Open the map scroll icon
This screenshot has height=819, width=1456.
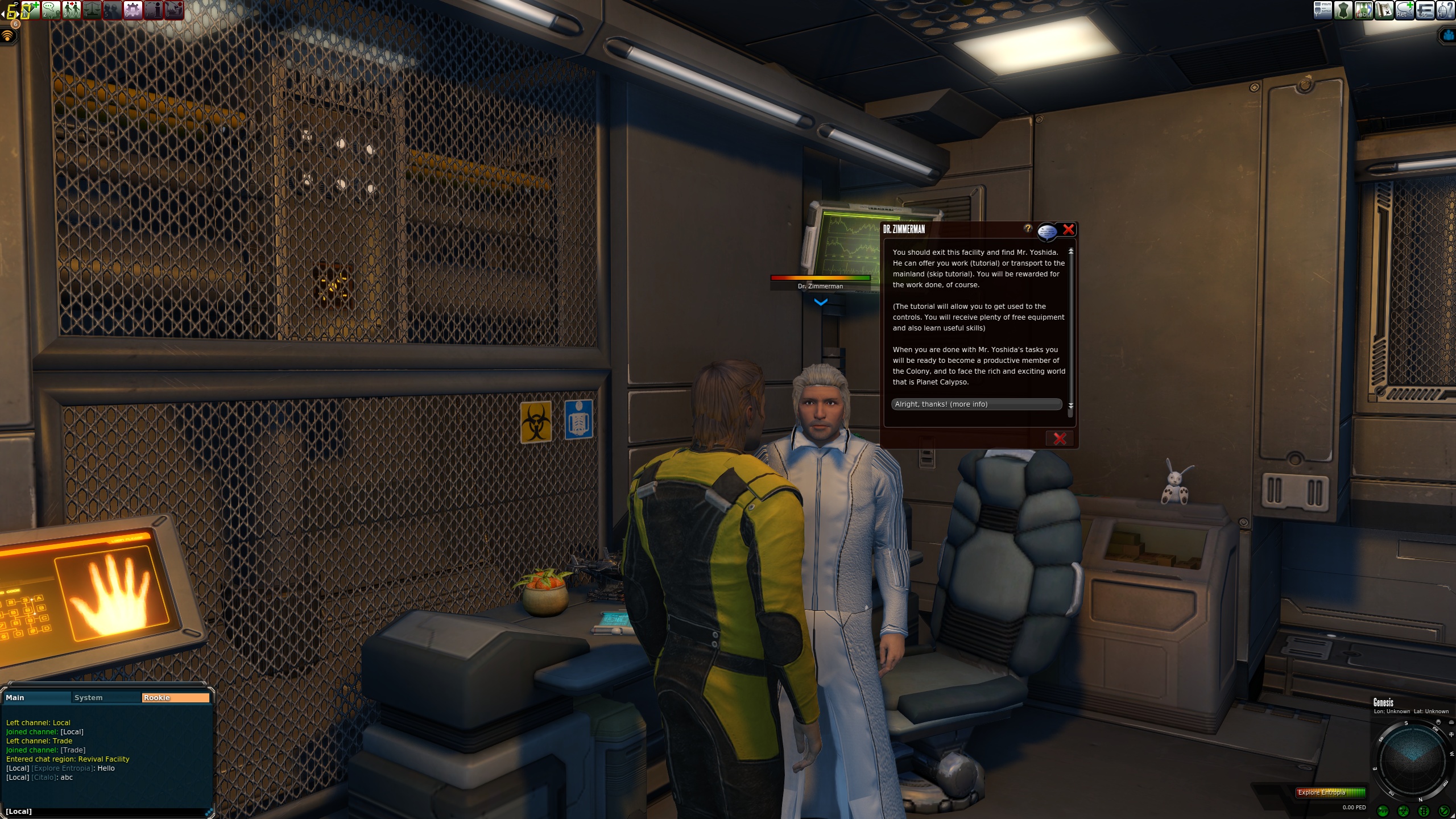(1384, 10)
